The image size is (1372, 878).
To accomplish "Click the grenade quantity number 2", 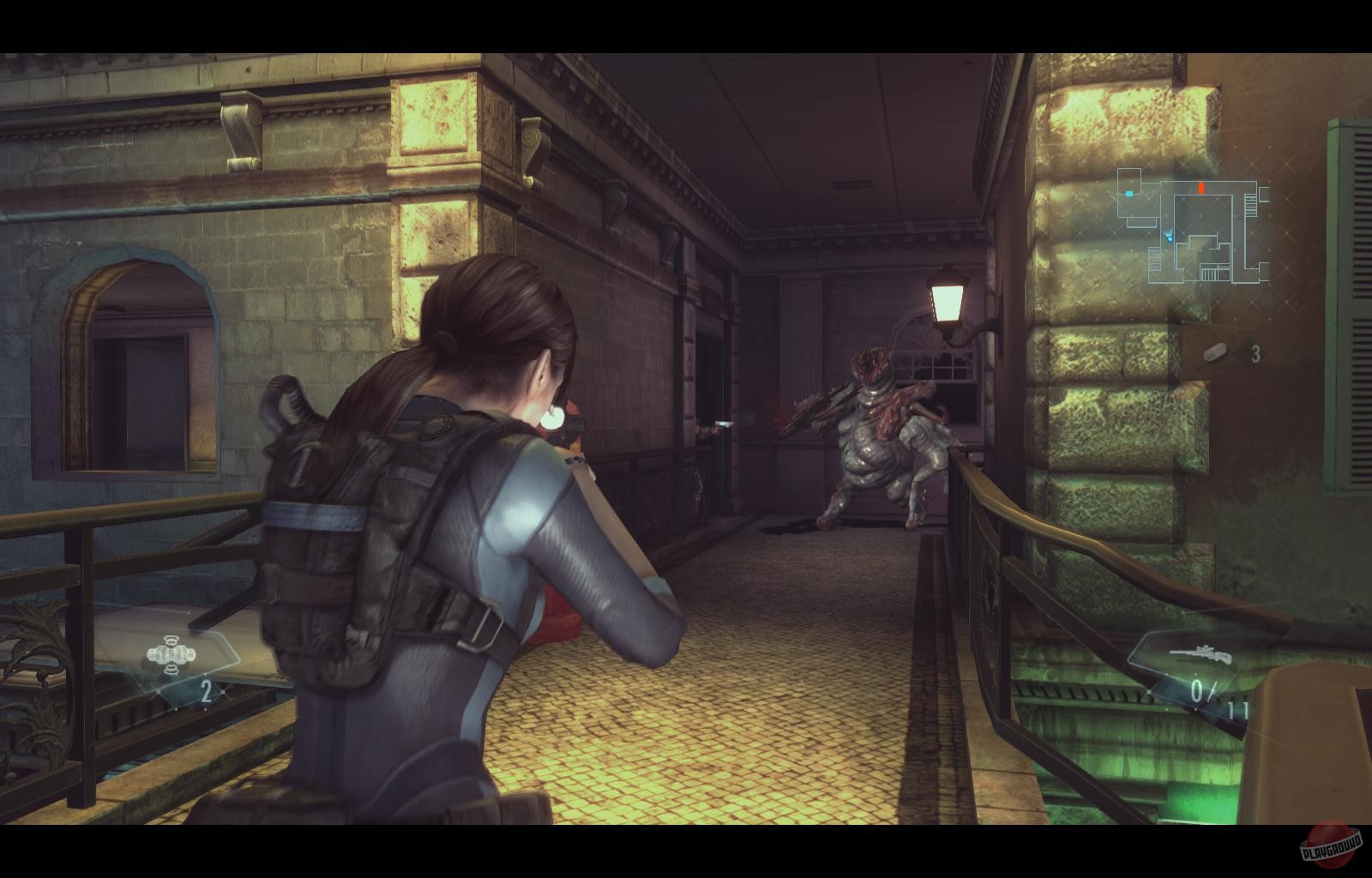I will [x=206, y=693].
